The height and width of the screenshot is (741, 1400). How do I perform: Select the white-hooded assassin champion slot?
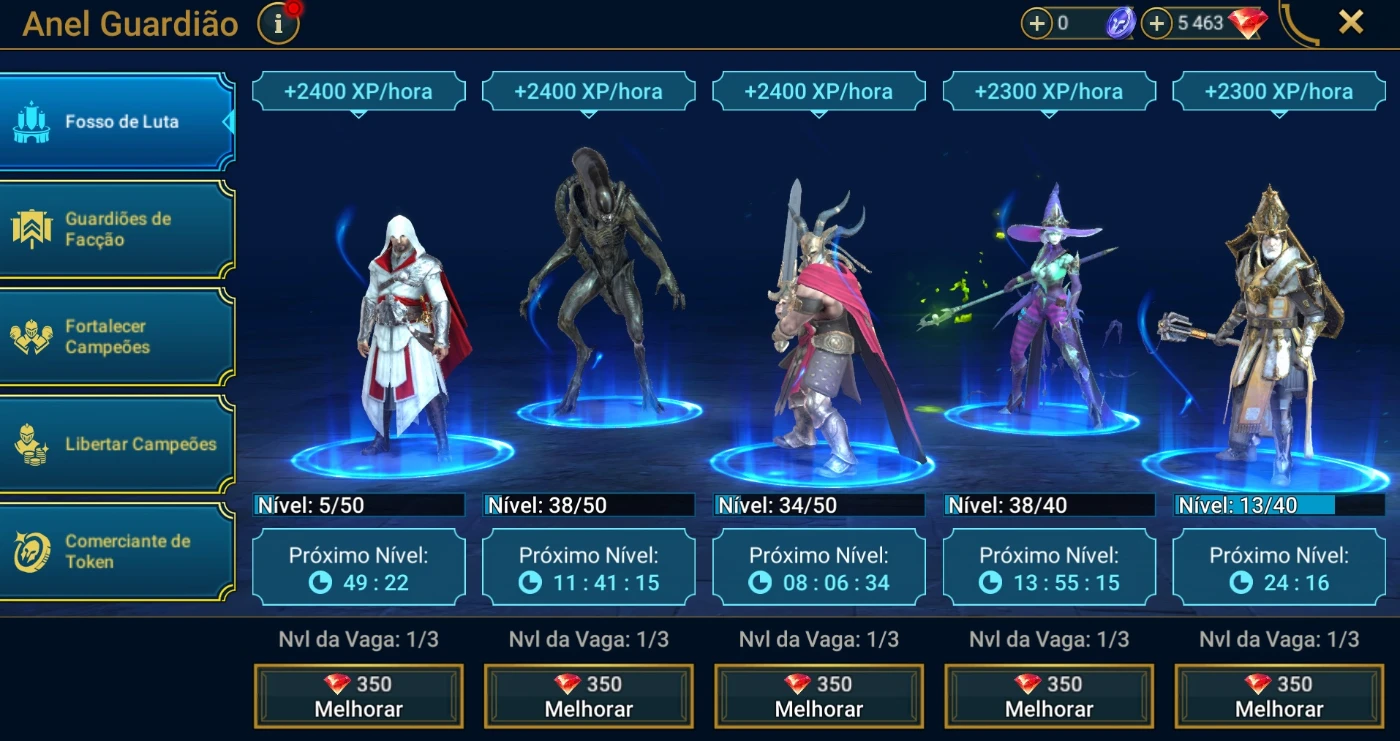pyautogui.click(x=402, y=330)
